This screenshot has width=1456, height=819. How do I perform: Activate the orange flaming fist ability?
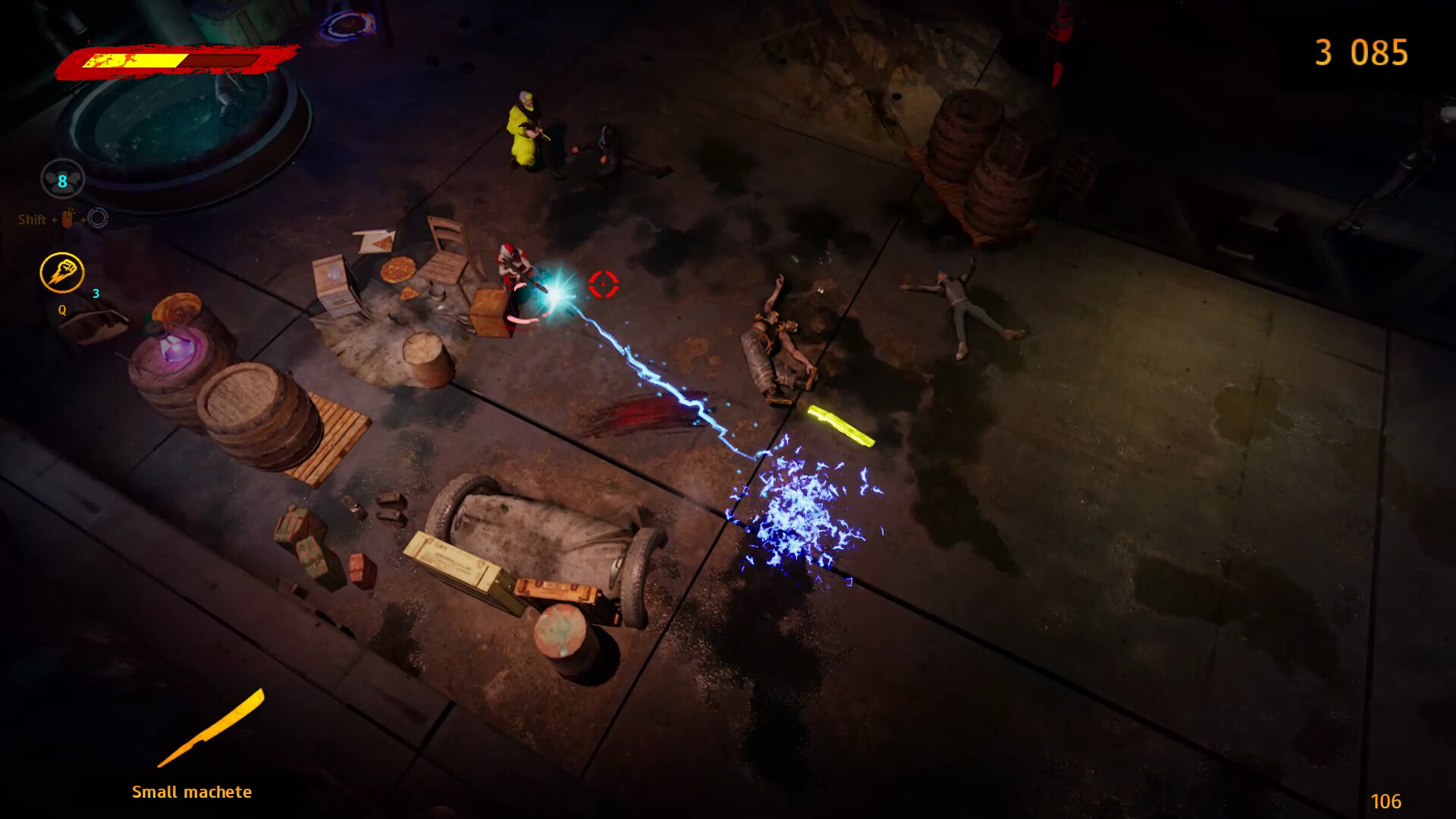[x=62, y=273]
